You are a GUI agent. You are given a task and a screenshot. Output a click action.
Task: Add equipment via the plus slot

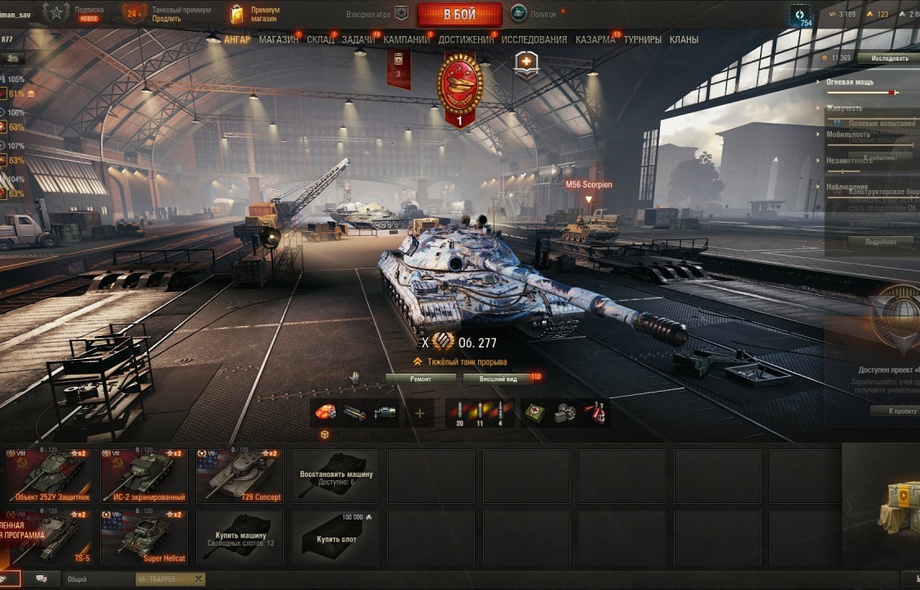coord(419,412)
